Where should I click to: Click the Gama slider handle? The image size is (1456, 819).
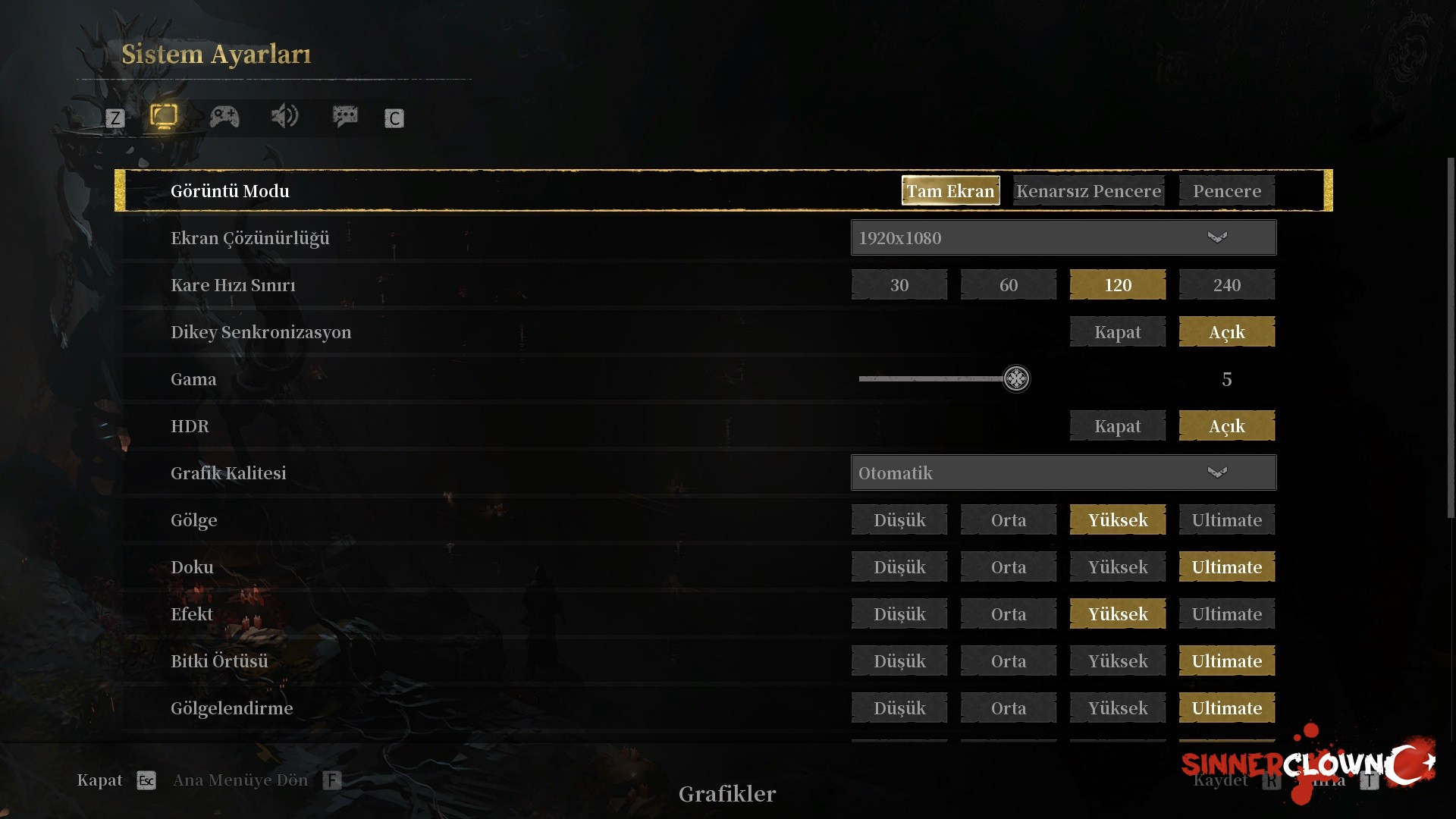click(1016, 378)
